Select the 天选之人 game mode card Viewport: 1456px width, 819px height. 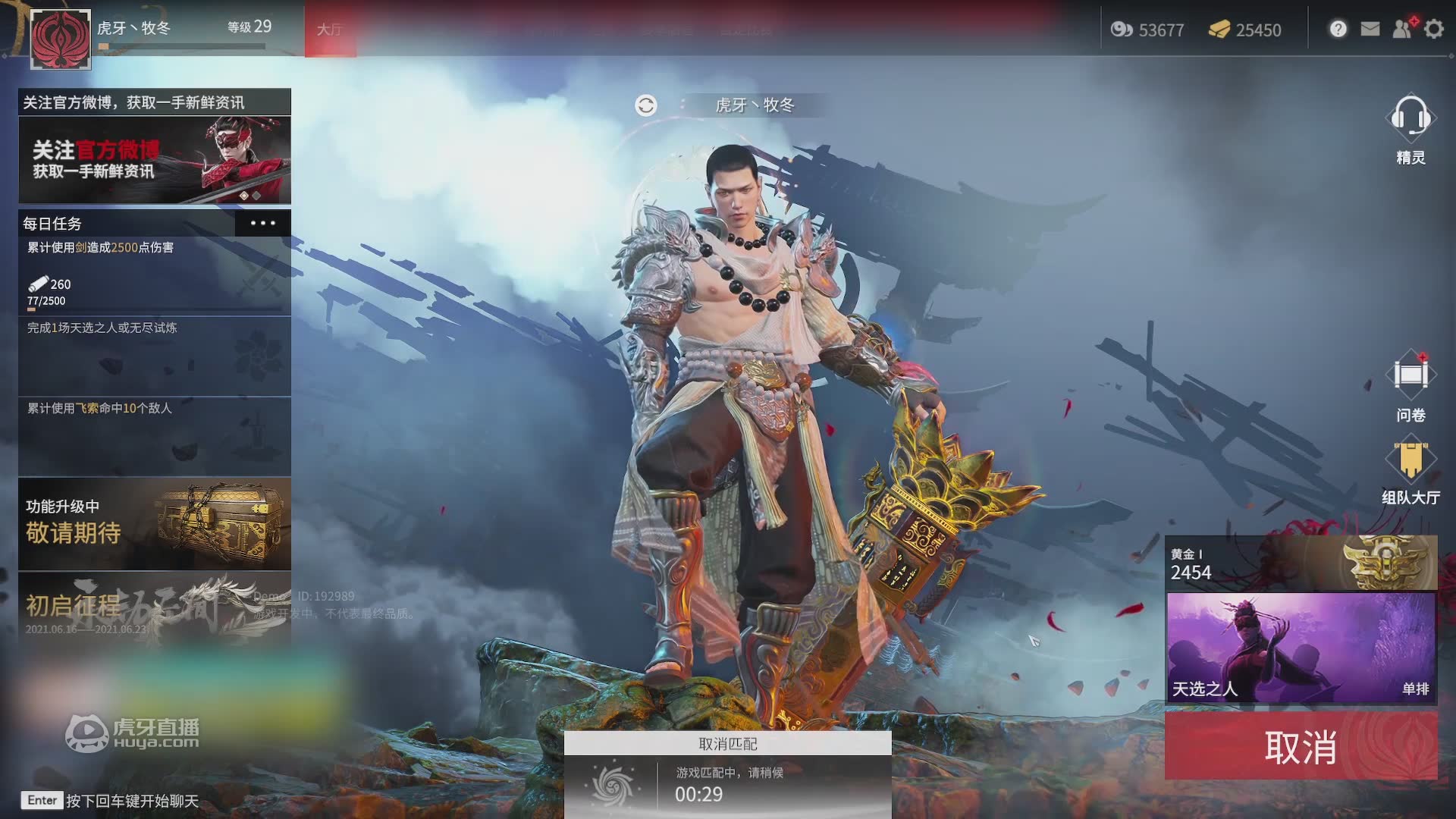(x=1301, y=648)
